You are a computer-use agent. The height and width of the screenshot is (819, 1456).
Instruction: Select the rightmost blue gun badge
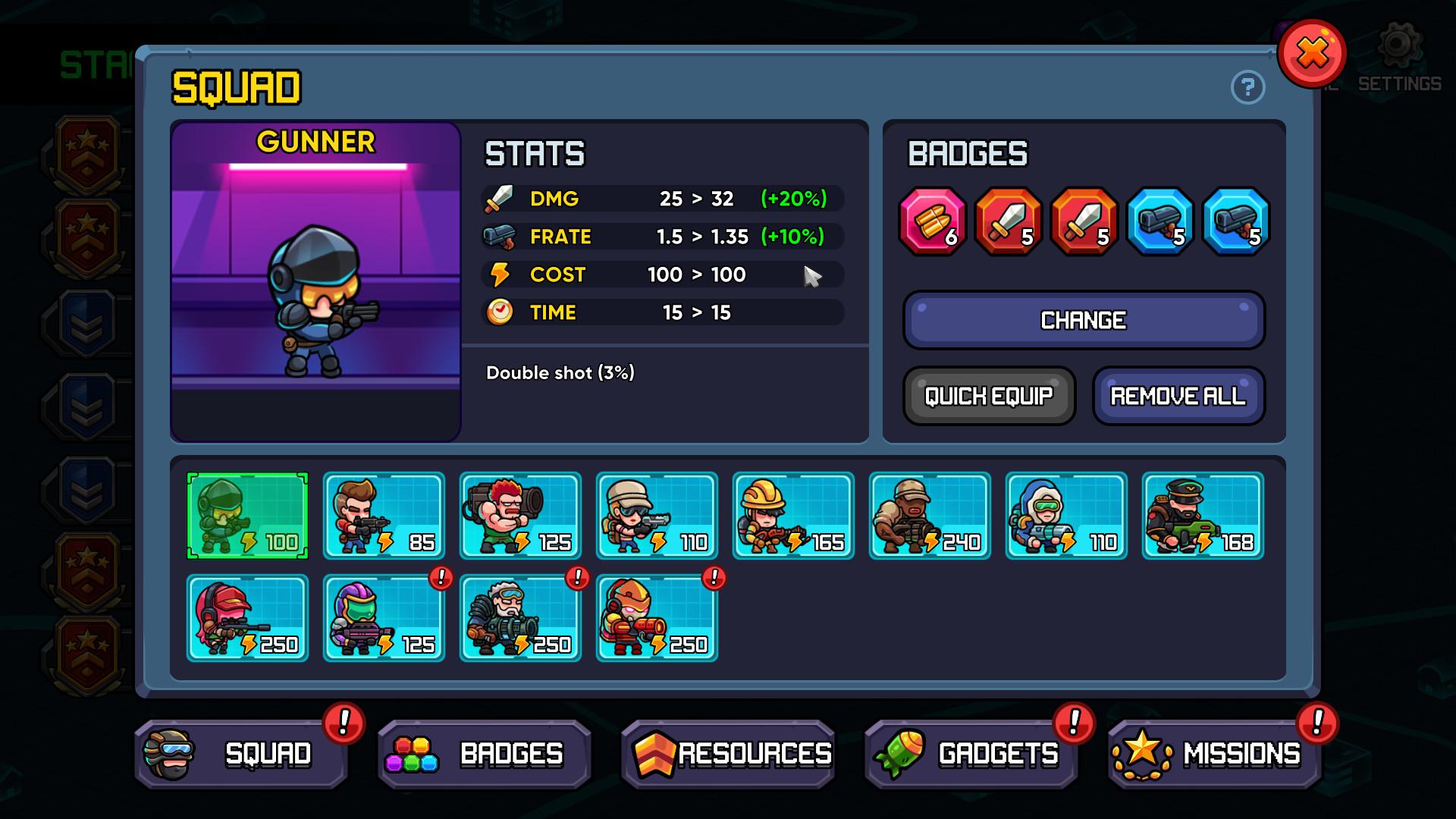coord(1235,222)
